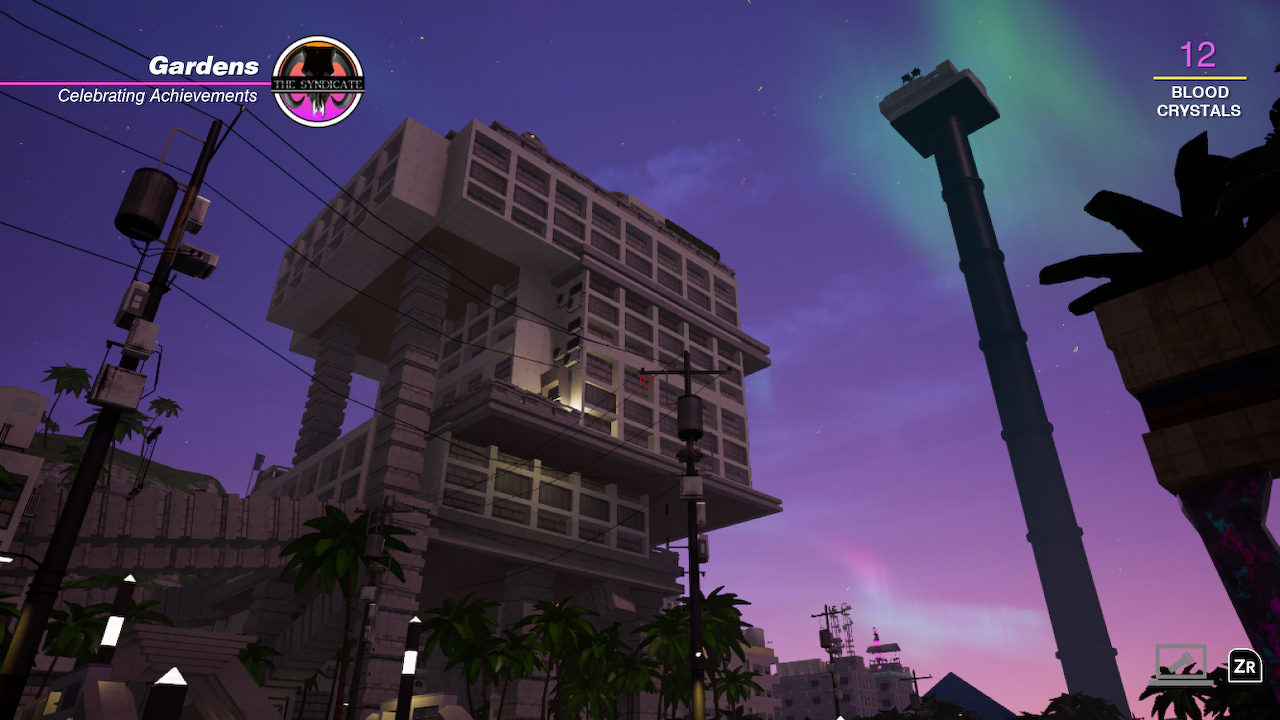Open the laptop icon
1280x720 pixels.
click(x=1181, y=663)
